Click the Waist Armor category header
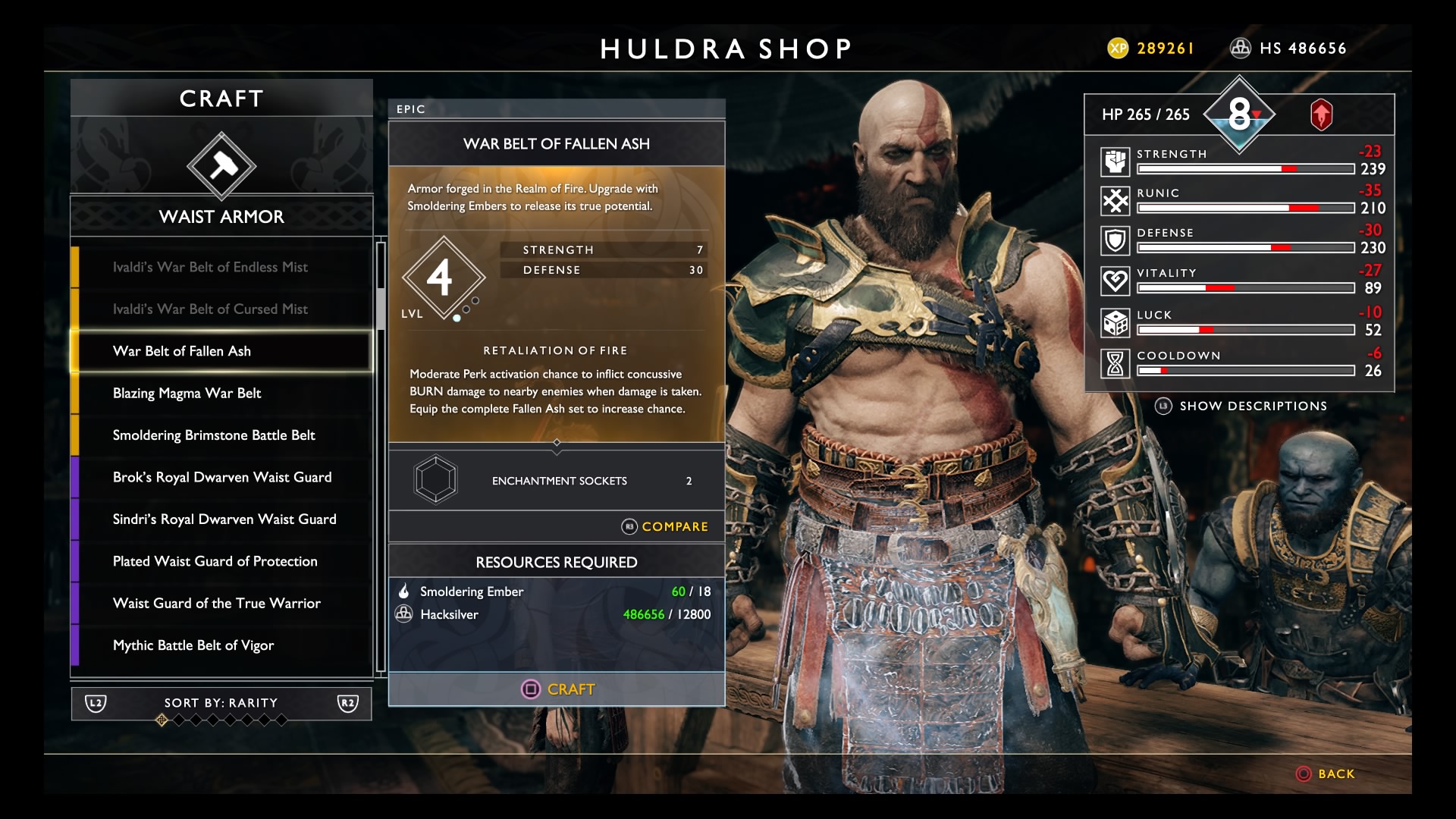Image resolution: width=1456 pixels, height=819 pixels. coord(221,217)
